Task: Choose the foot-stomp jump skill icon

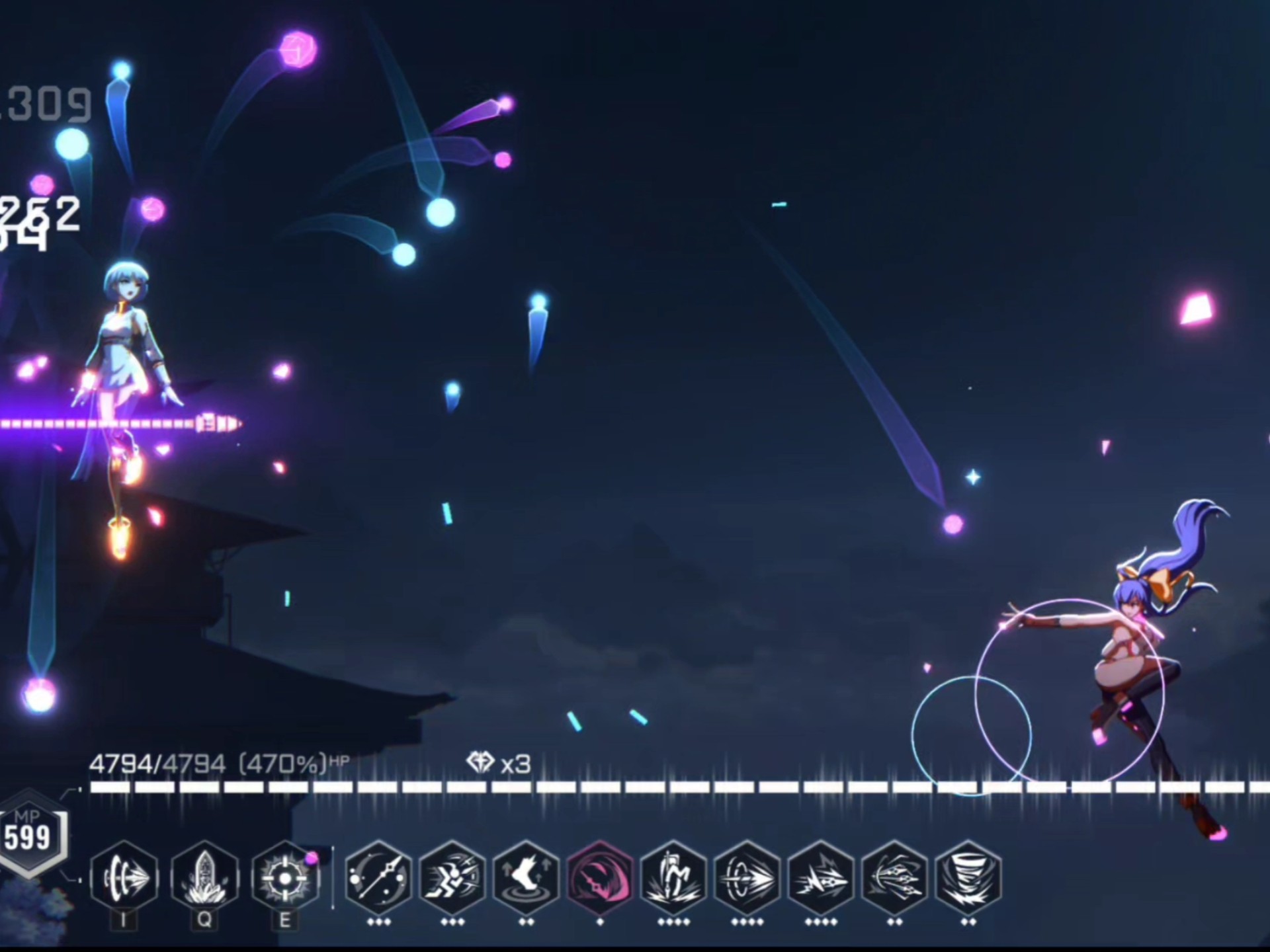Action: point(527,877)
